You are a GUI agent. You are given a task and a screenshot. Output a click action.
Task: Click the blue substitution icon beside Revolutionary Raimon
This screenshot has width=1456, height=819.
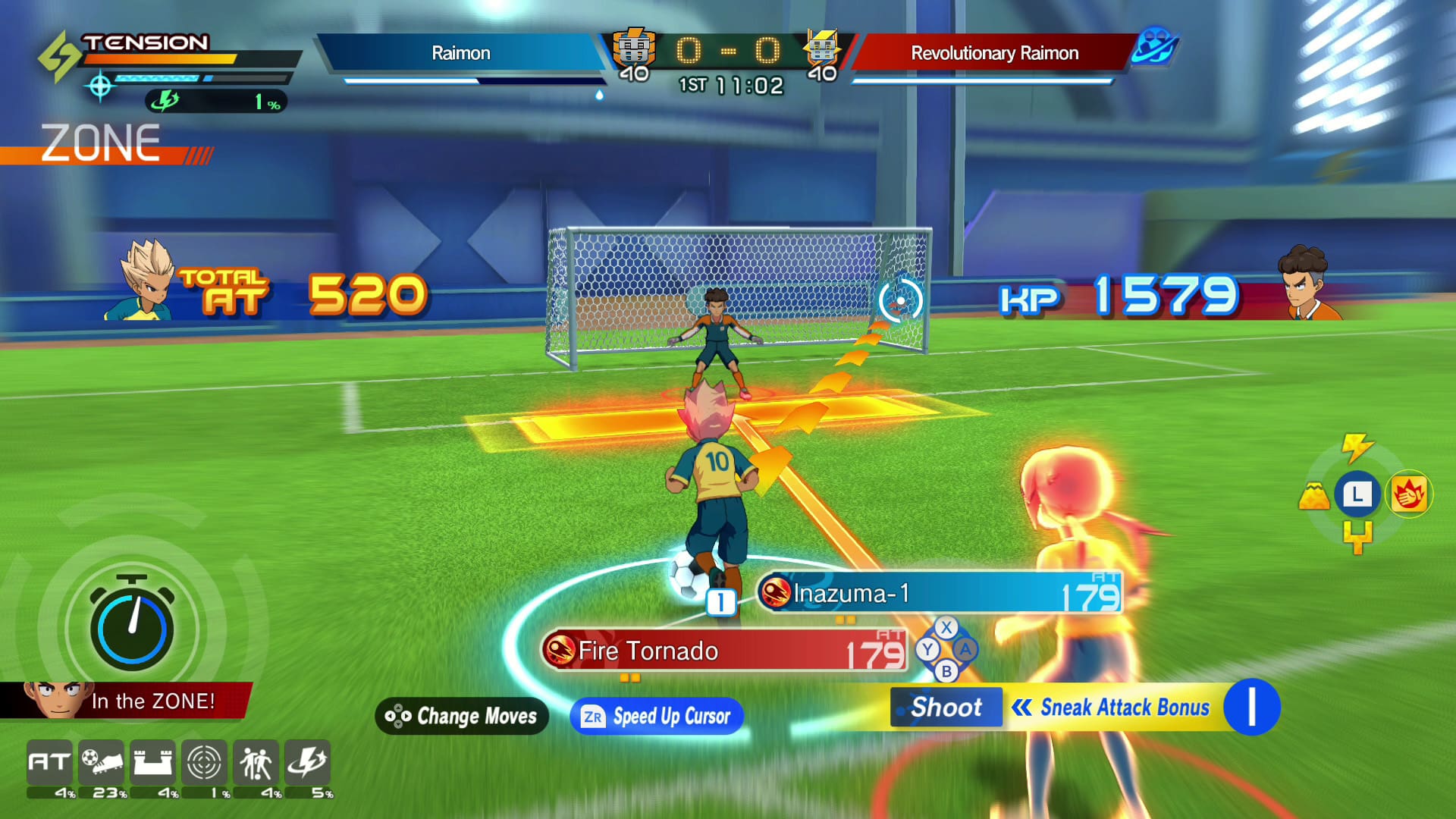1153,47
